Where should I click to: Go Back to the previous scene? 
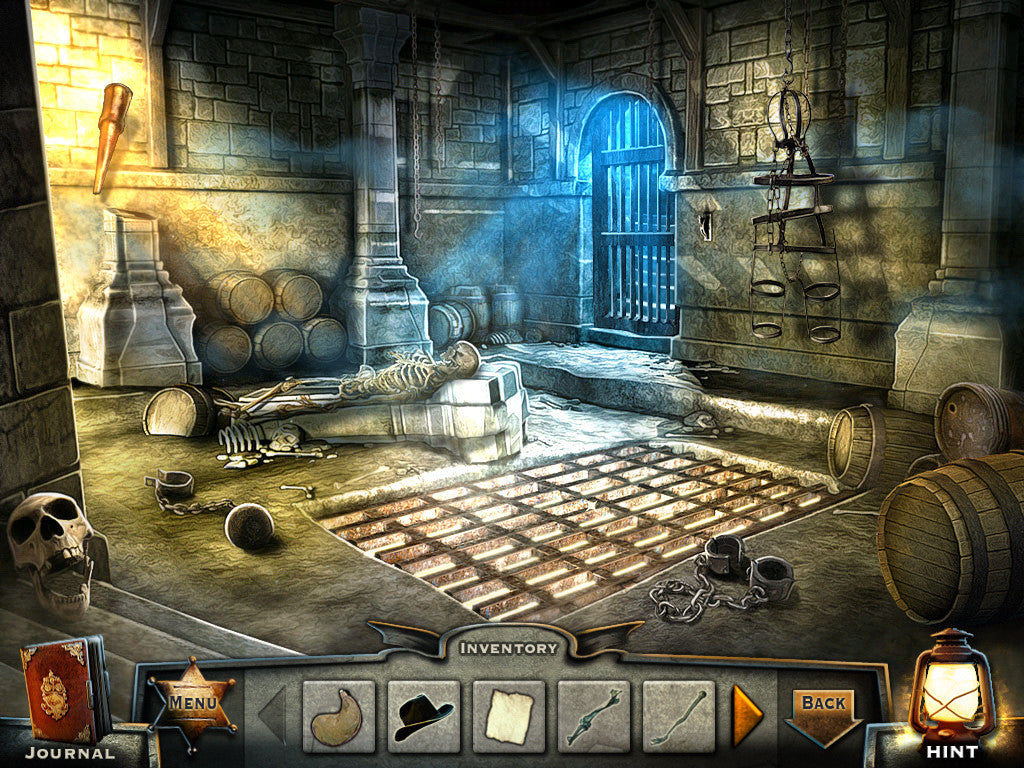(824, 709)
